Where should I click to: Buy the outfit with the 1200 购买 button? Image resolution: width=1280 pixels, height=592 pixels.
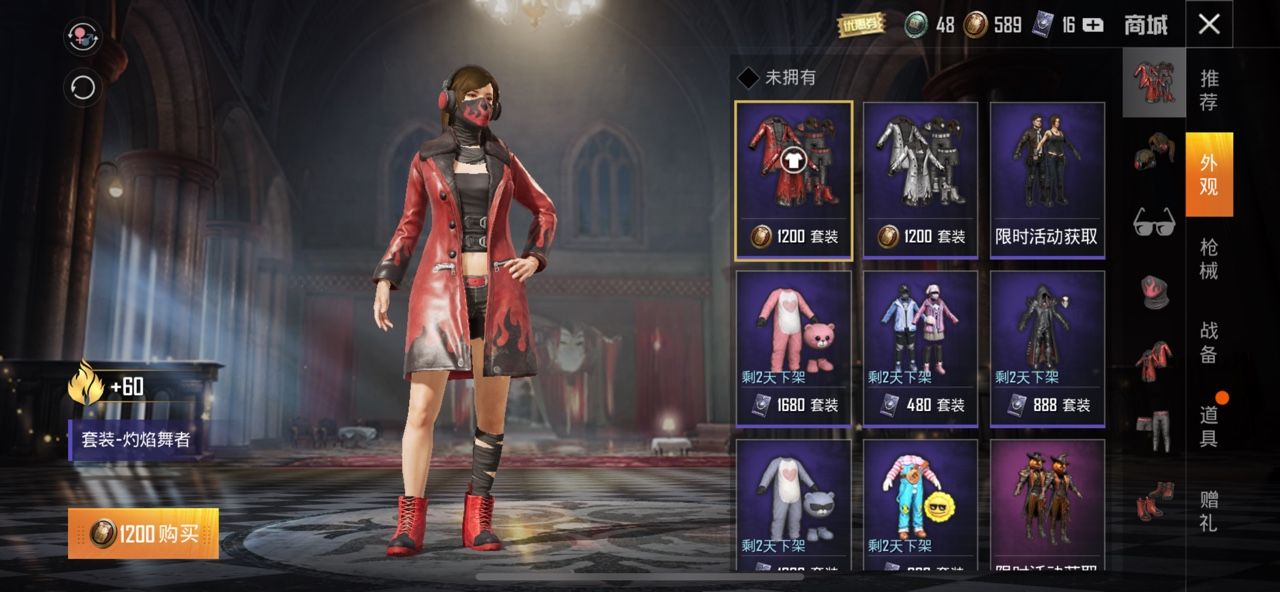pos(143,534)
